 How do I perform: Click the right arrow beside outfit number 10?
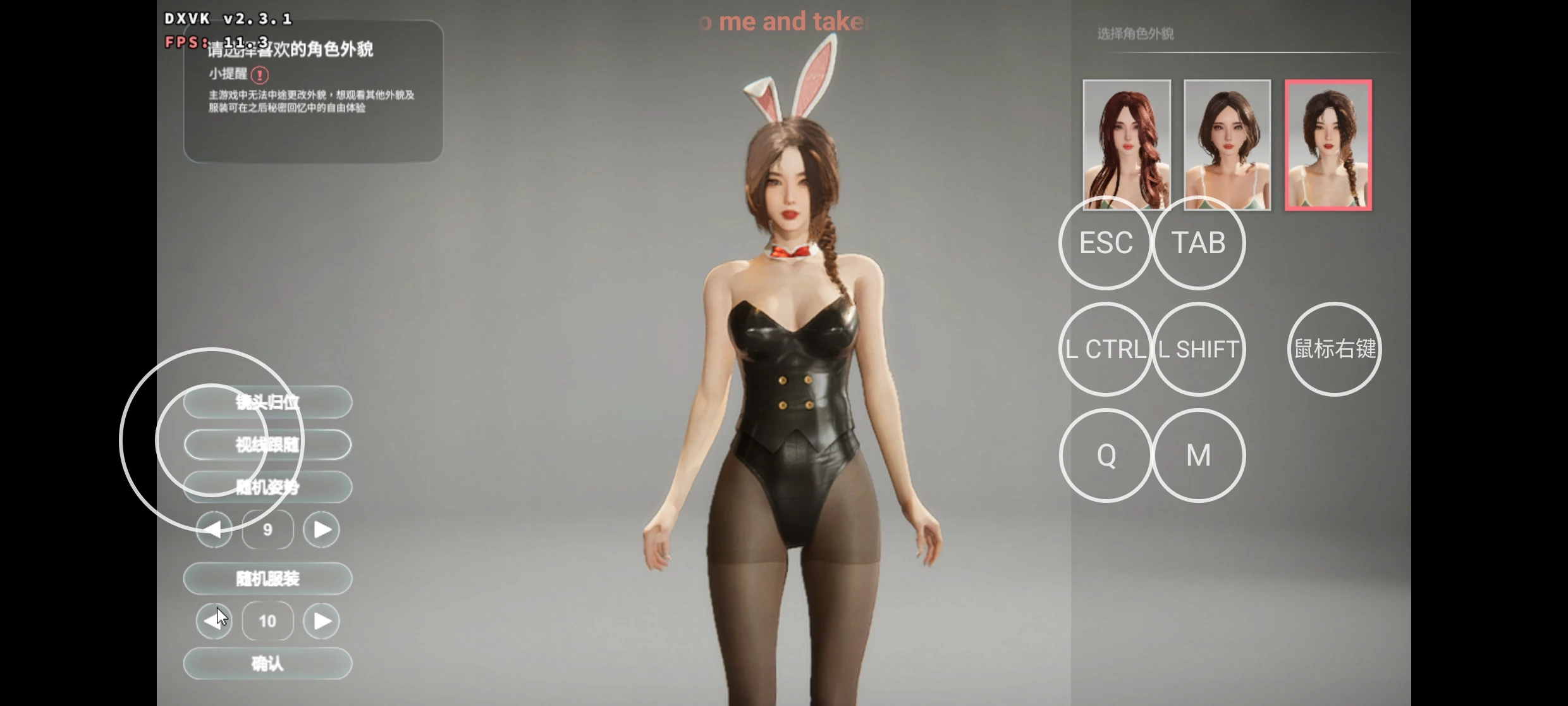tap(321, 621)
